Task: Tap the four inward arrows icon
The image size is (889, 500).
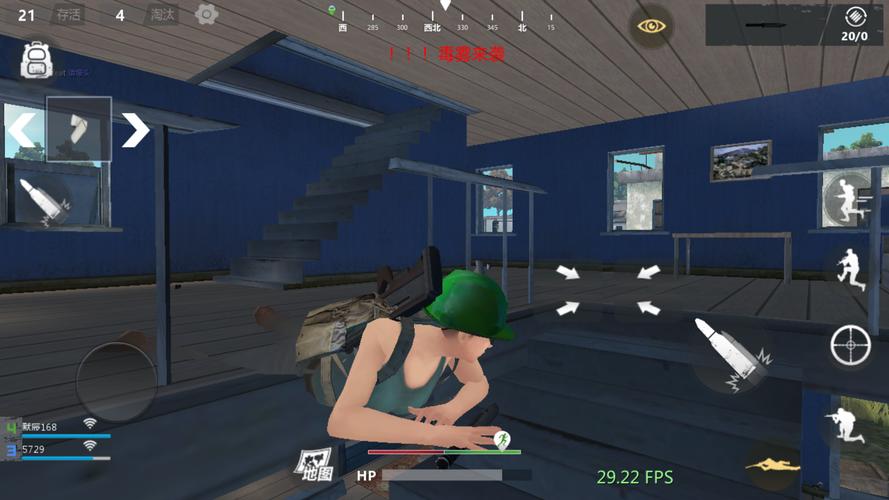Action: click(608, 289)
